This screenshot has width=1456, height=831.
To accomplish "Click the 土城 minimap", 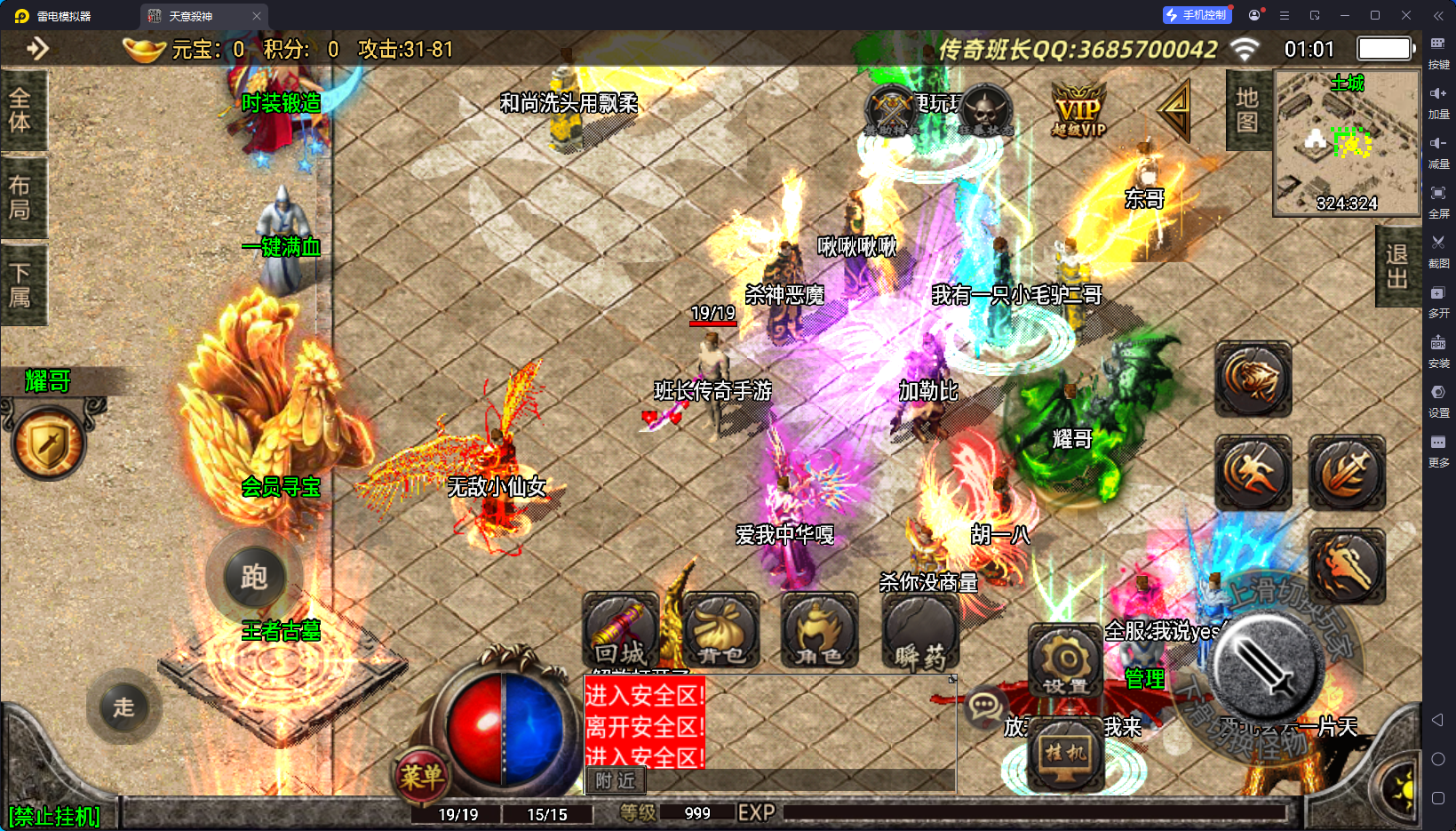I will click(1347, 143).
